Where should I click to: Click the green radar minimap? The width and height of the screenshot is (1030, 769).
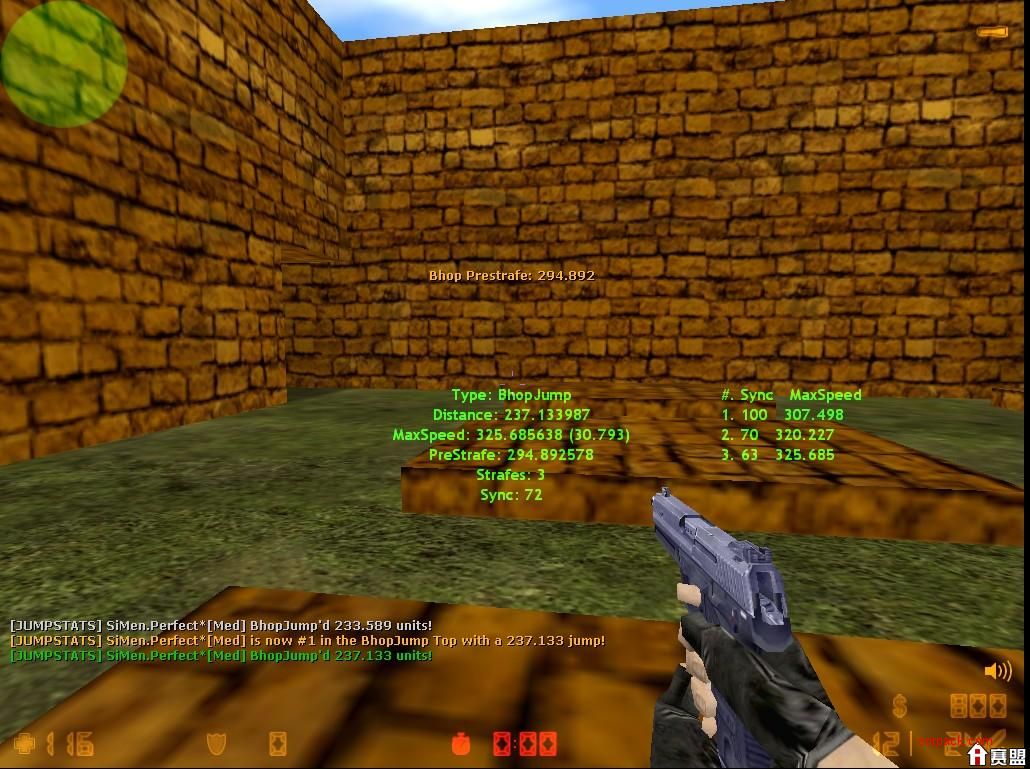pyautogui.click(x=63, y=63)
